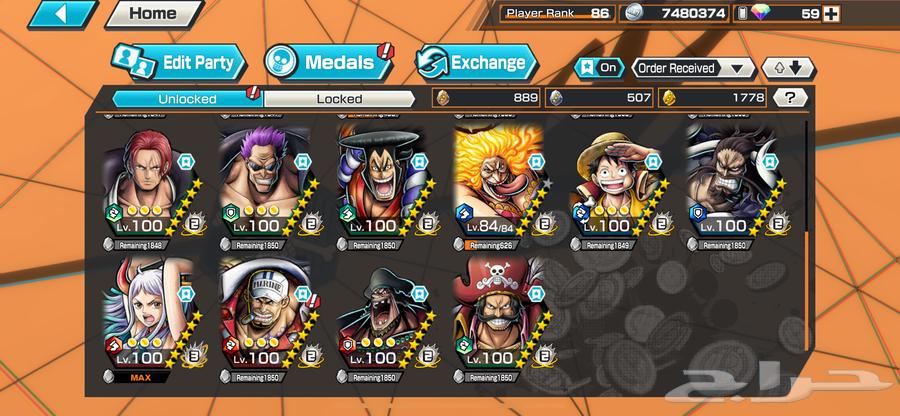Open the Order Received sort dropdown
Screen dimensions: 900x416
(692, 68)
